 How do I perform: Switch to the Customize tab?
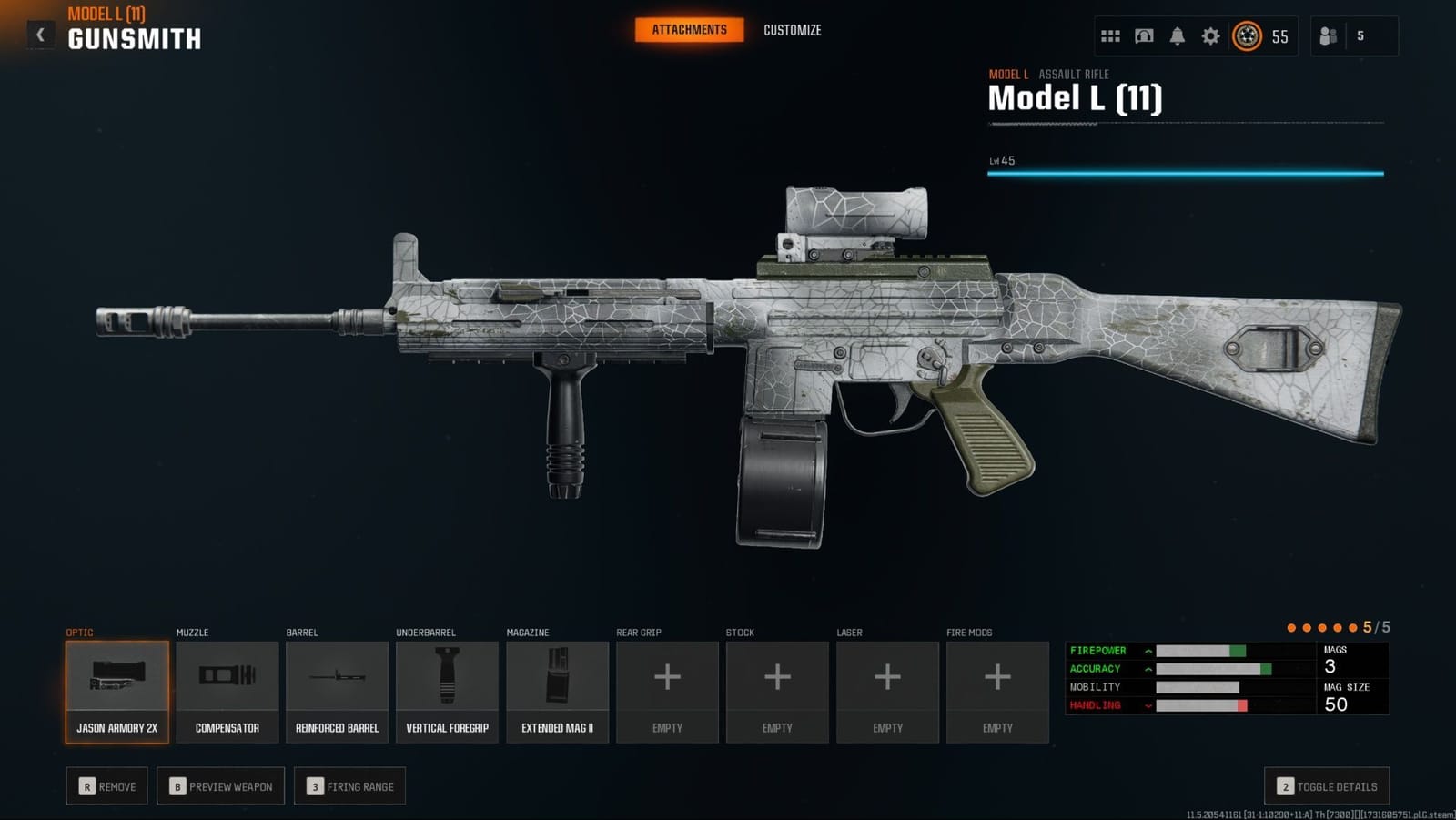(792, 29)
